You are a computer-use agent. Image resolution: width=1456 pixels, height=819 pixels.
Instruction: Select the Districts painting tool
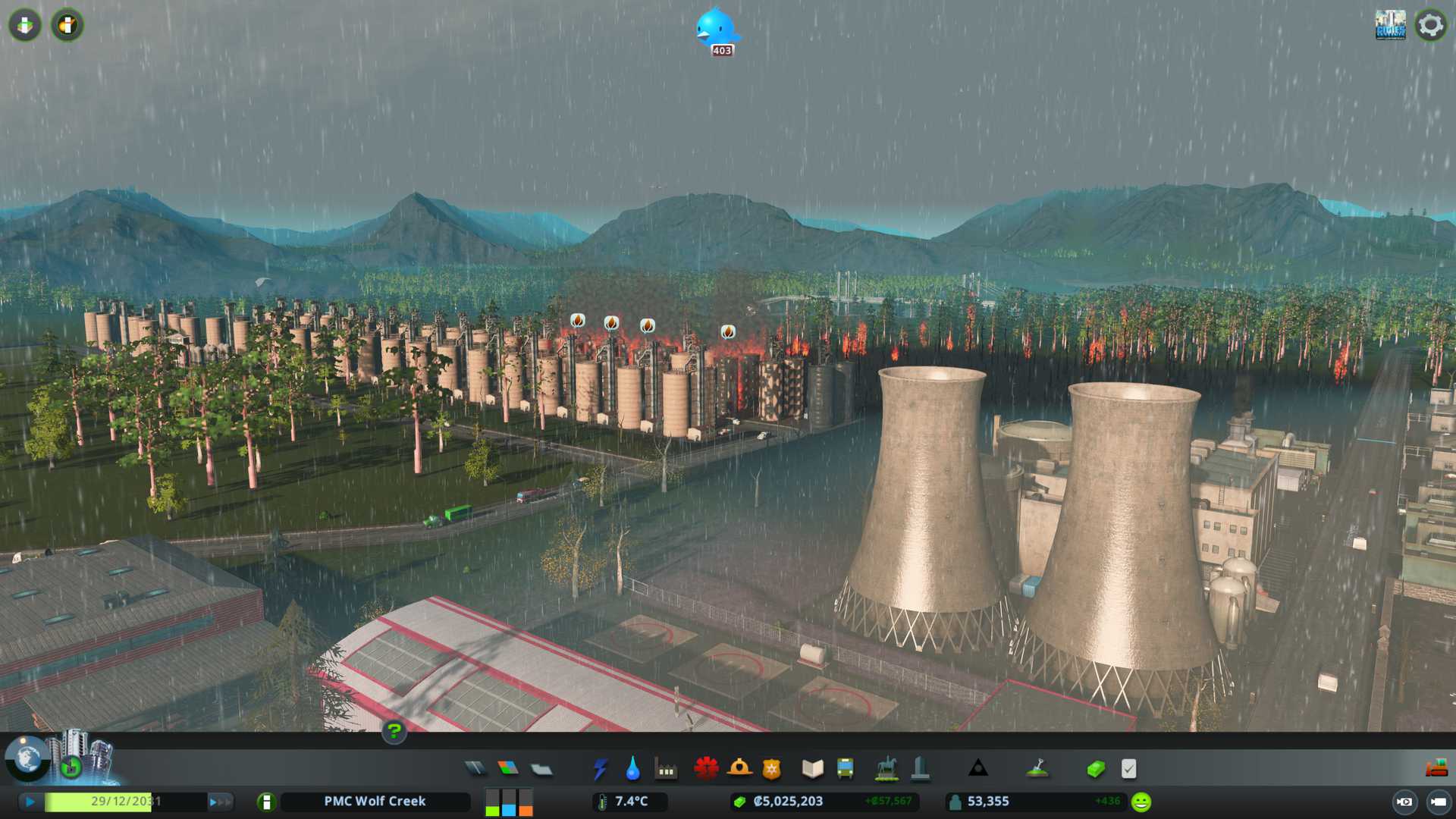[541, 769]
